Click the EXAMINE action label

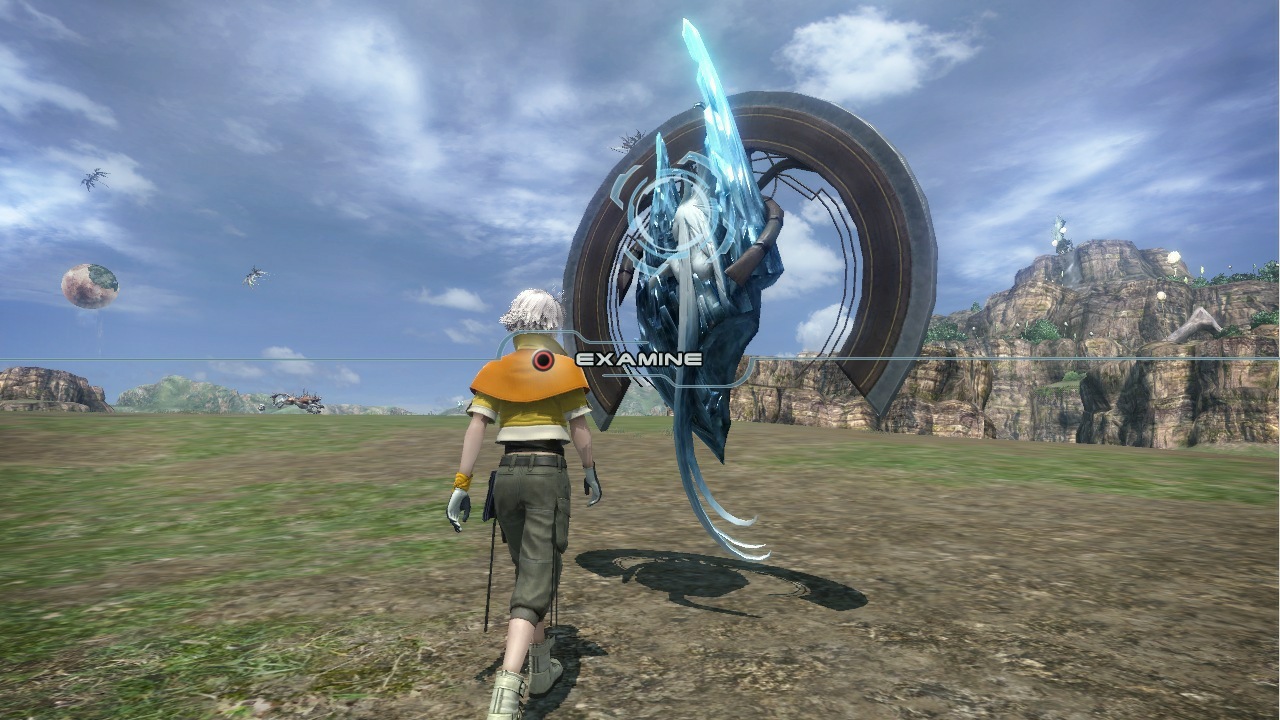640,357
